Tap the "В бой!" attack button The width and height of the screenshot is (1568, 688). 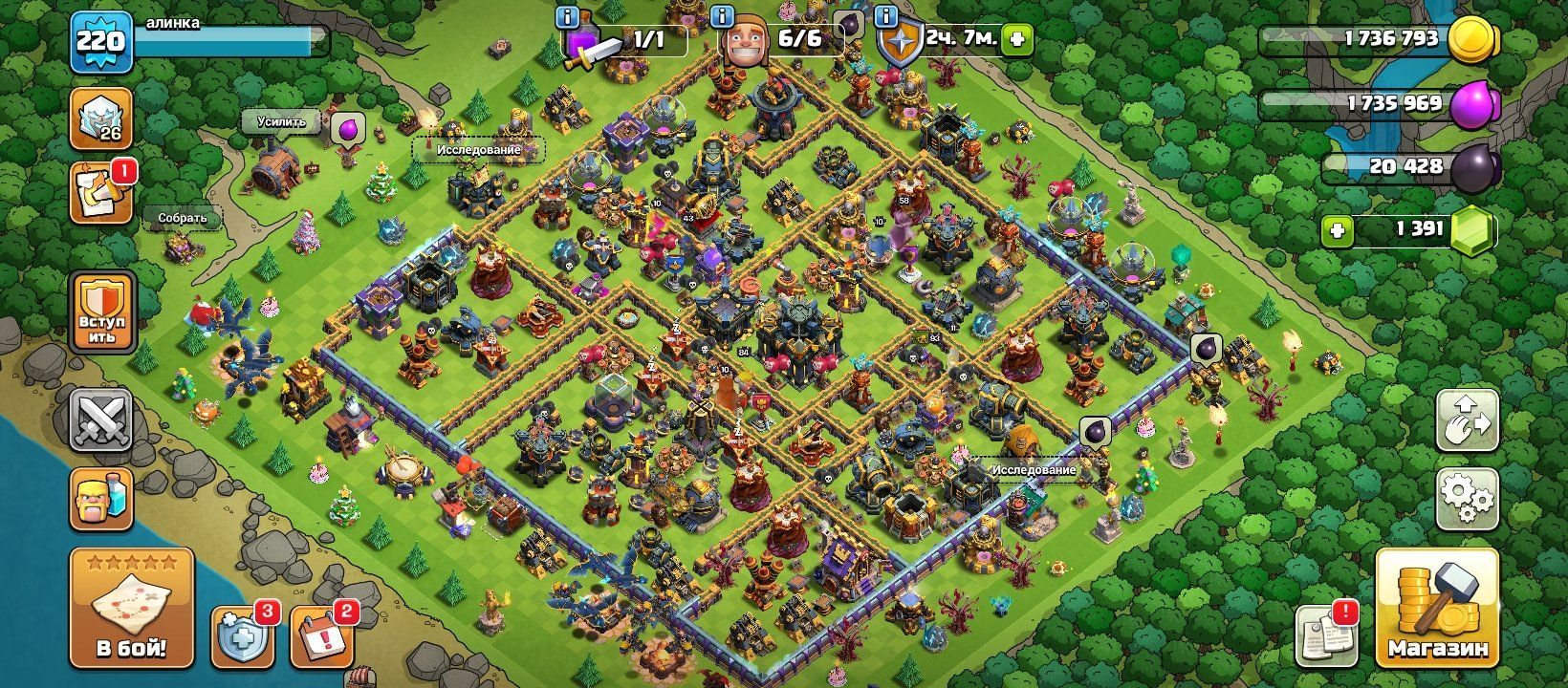point(131,608)
